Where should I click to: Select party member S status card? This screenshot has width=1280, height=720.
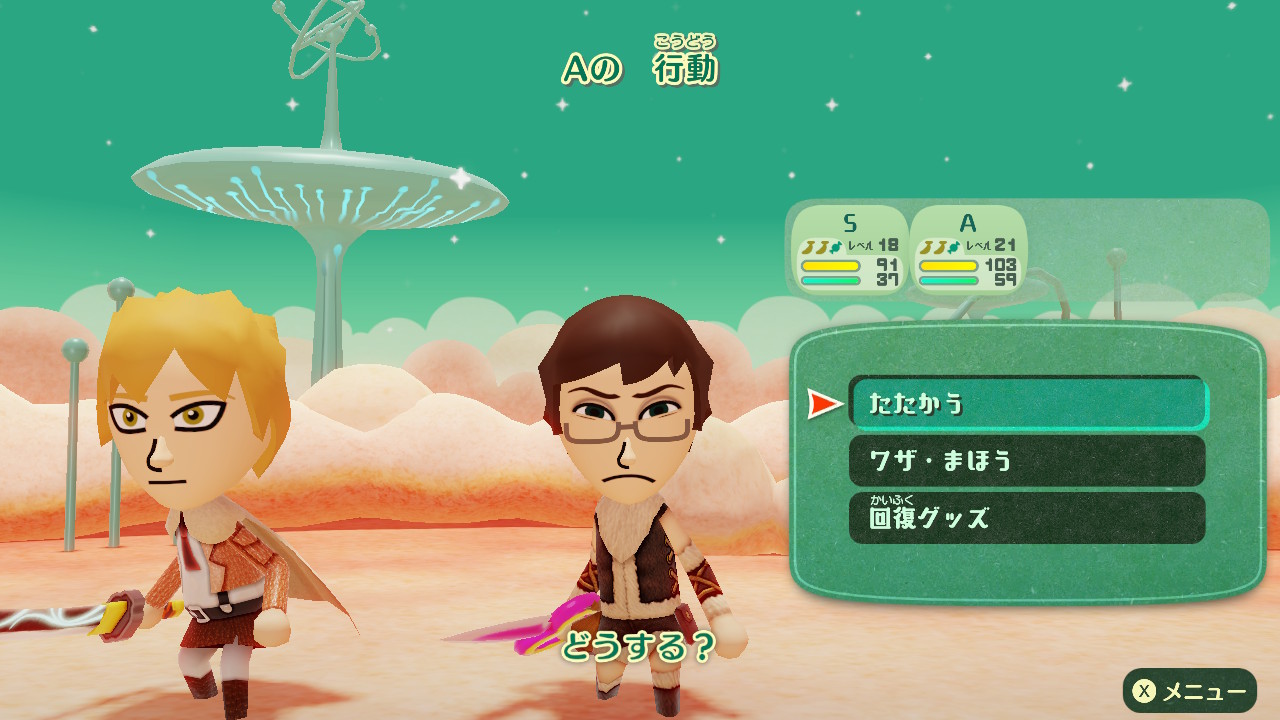pyautogui.click(x=850, y=249)
